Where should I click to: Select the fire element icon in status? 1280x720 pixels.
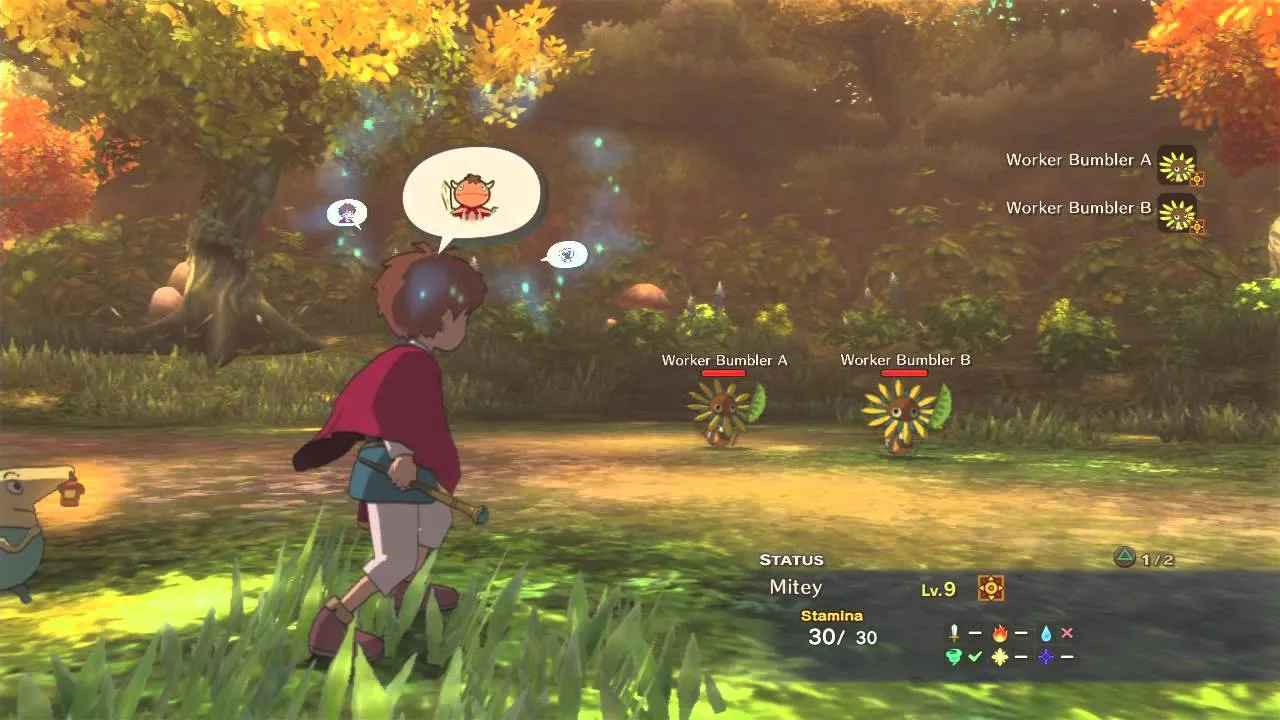click(x=1000, y=633)
